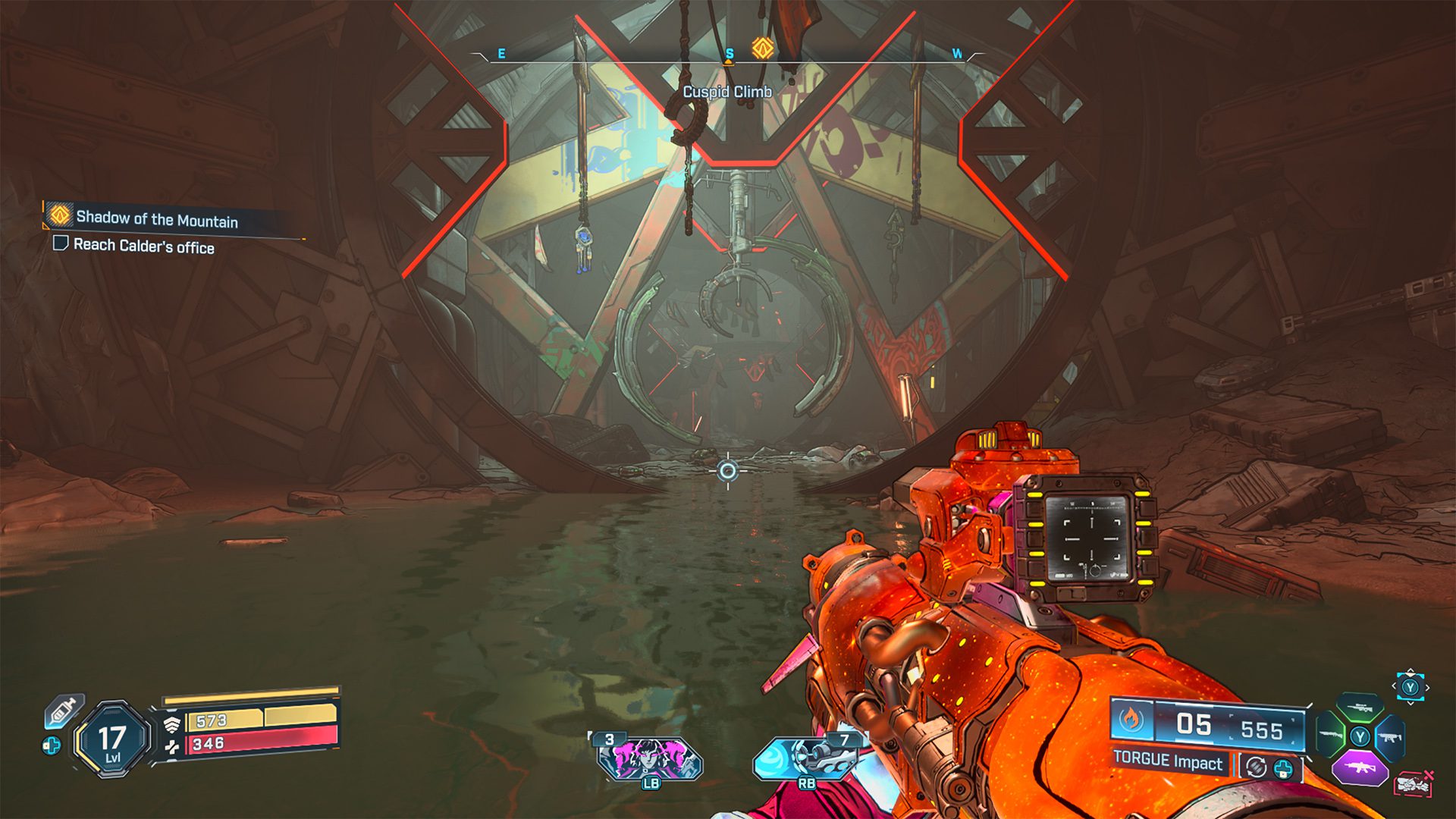The image size is (1456, 819).
Task: Activate the pink-haired action skill icon
Action: tap(649, 758)
